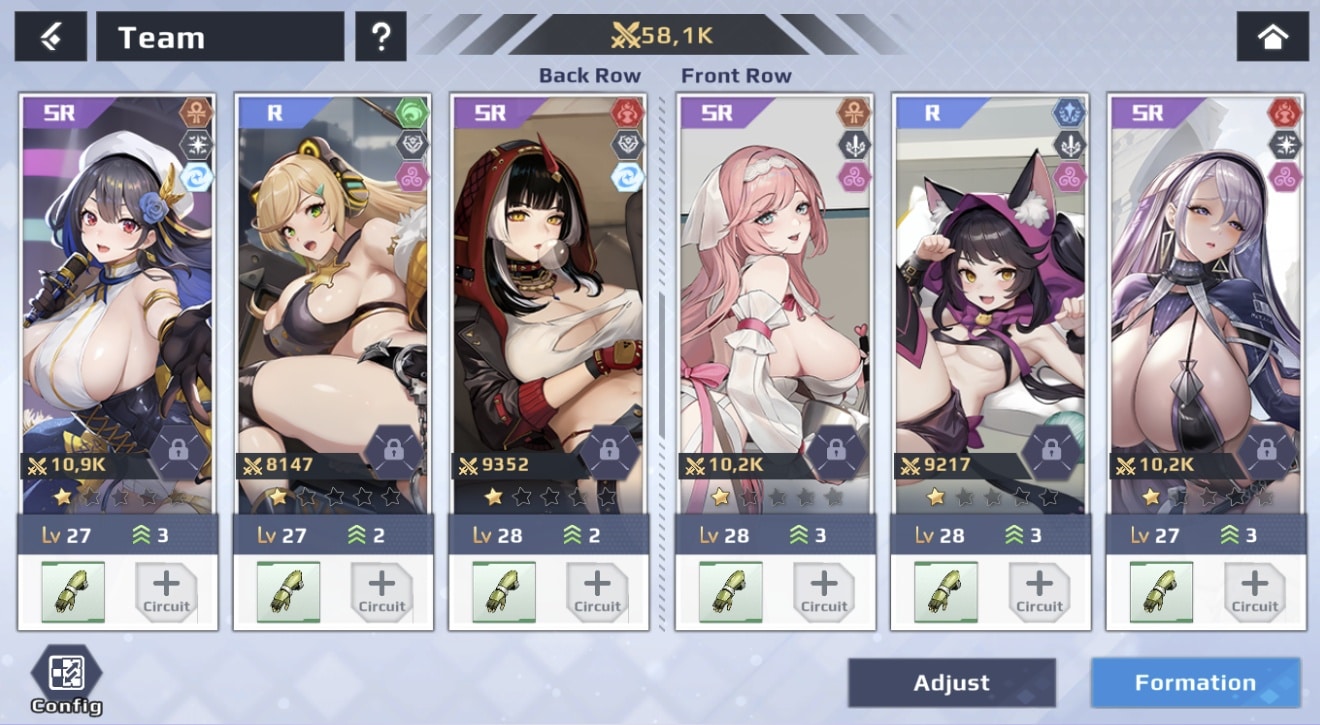The image size is (1320, 725).
Task: Return to the home screen
Action: (1272, 37)
